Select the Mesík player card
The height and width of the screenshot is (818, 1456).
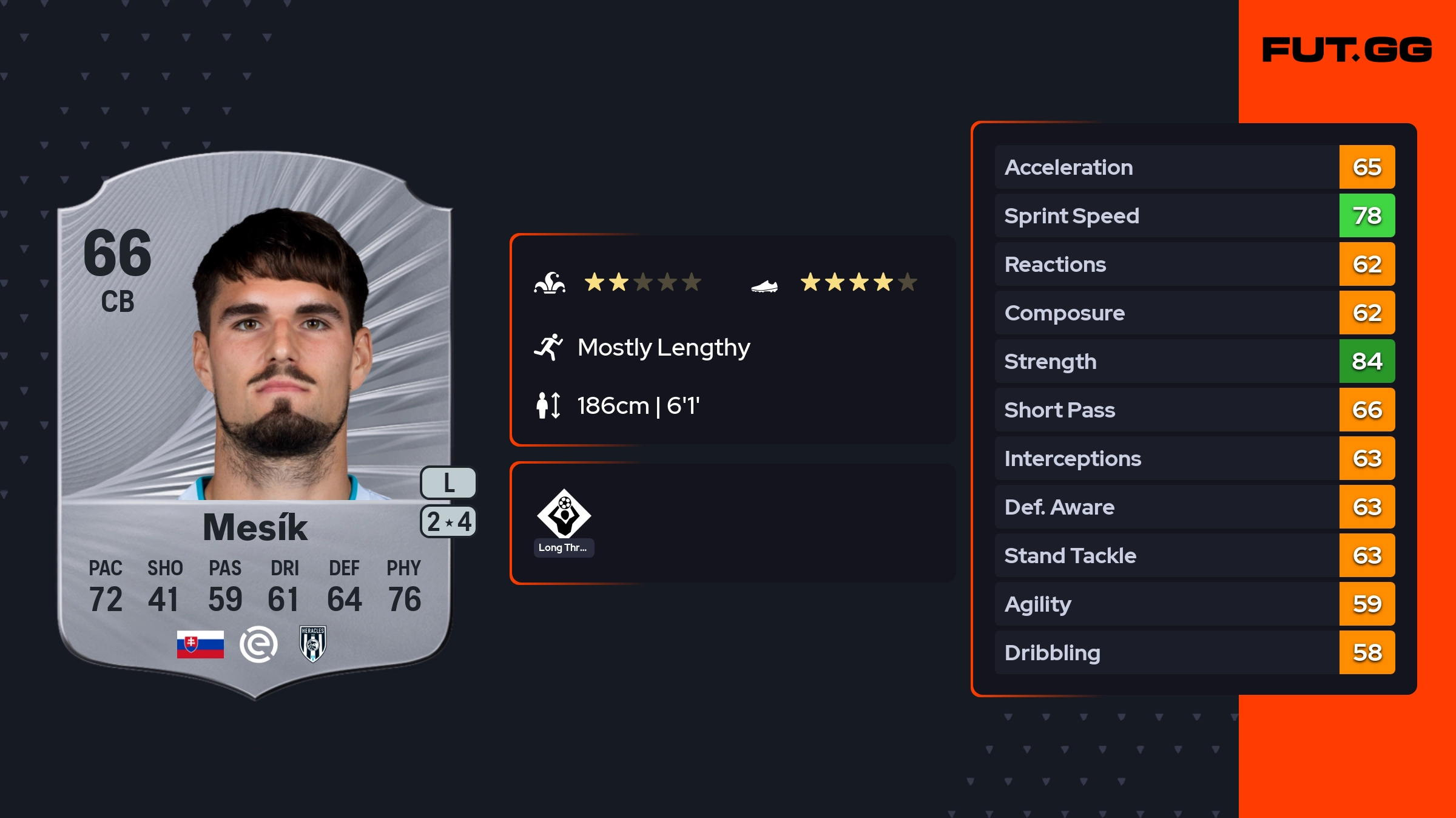255,425
